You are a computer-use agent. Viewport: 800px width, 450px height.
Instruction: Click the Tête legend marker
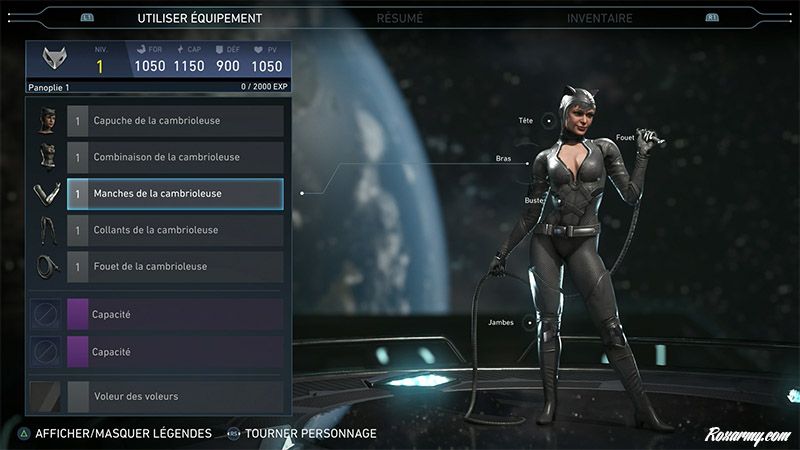click(548, 121)
